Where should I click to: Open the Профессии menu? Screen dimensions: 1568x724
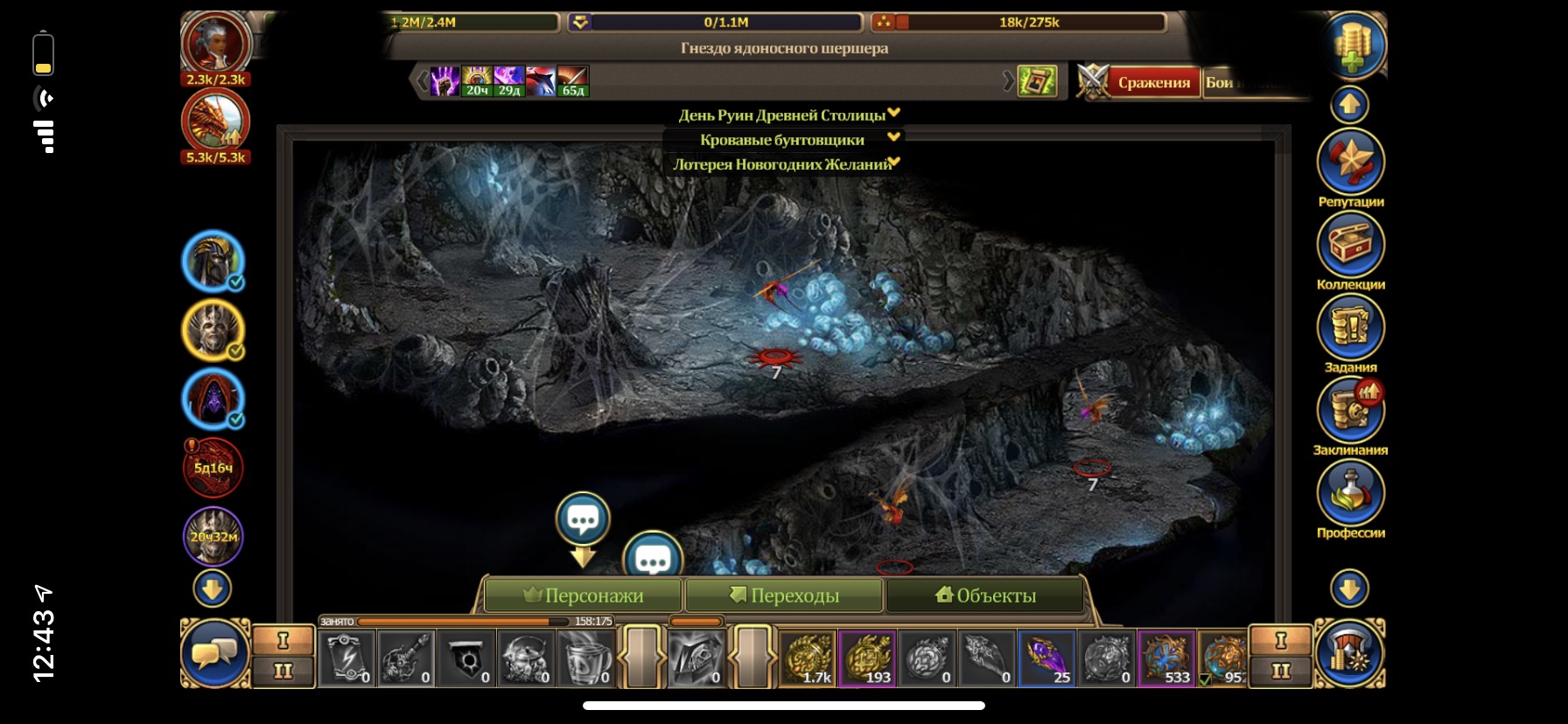pyautogui.click(x=1350, y=493)
